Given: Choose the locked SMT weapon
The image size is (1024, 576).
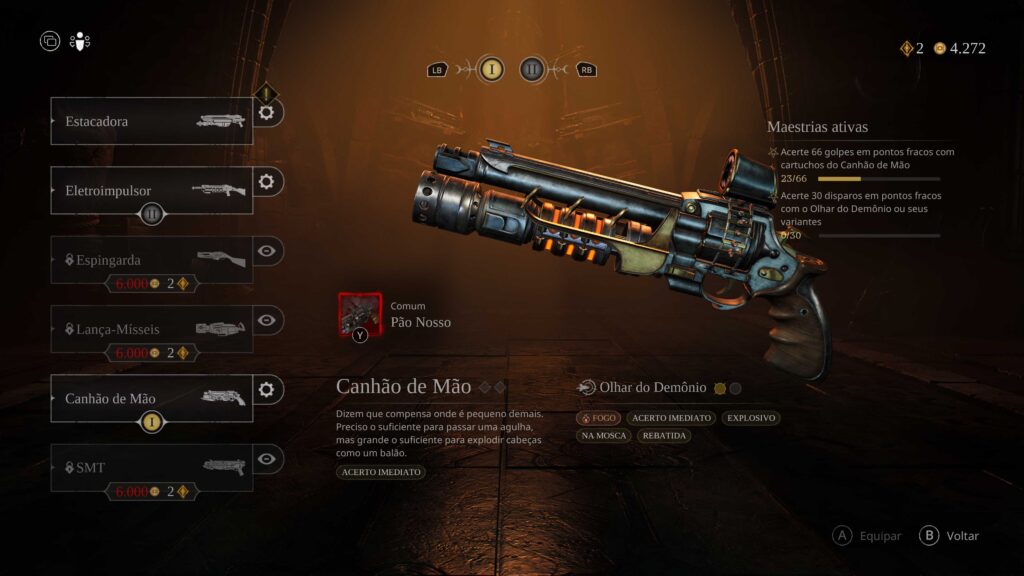Looking at the screenshot, I should (150, 467).
